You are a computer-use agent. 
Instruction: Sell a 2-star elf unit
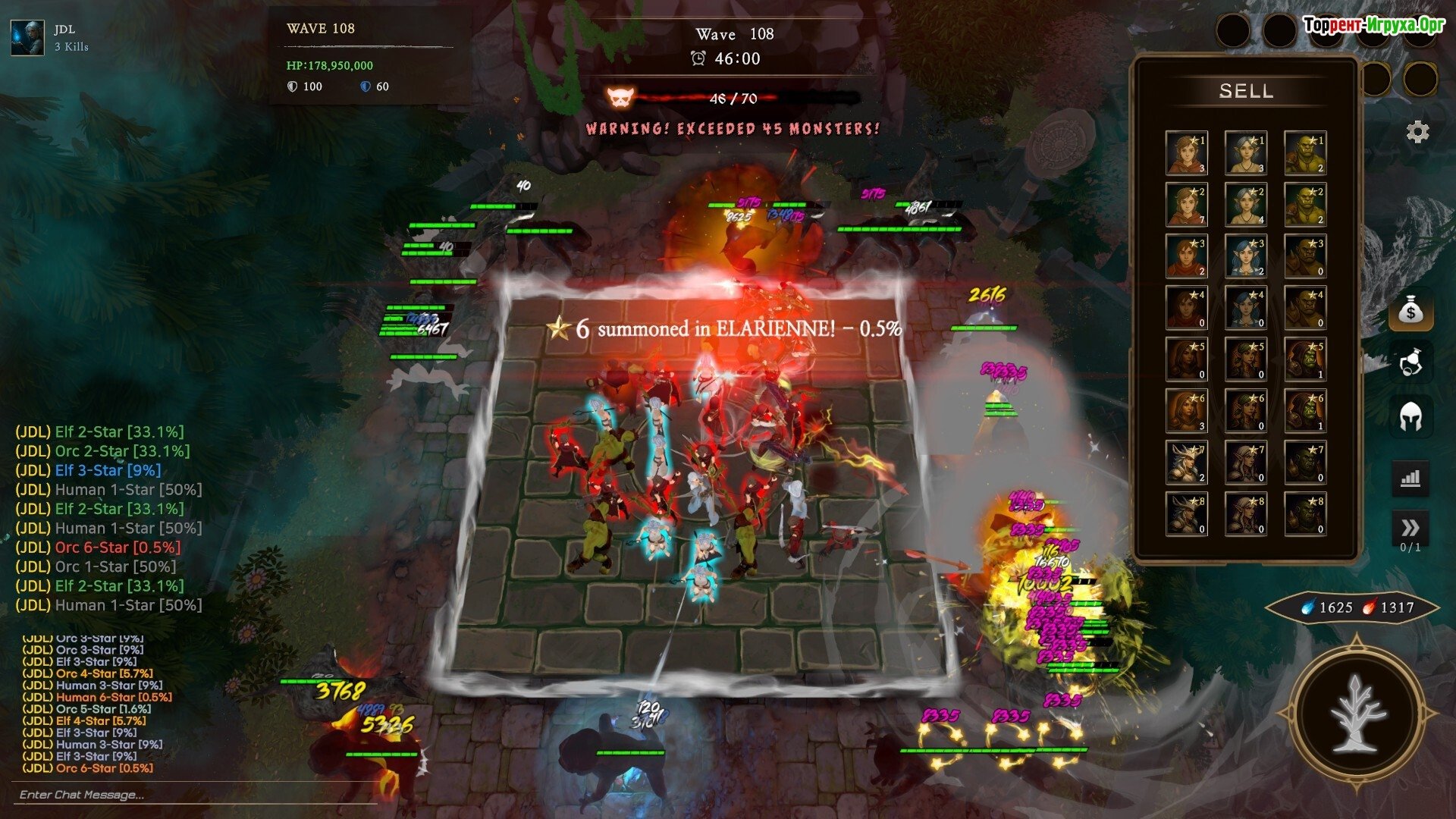coord(1245,205)
